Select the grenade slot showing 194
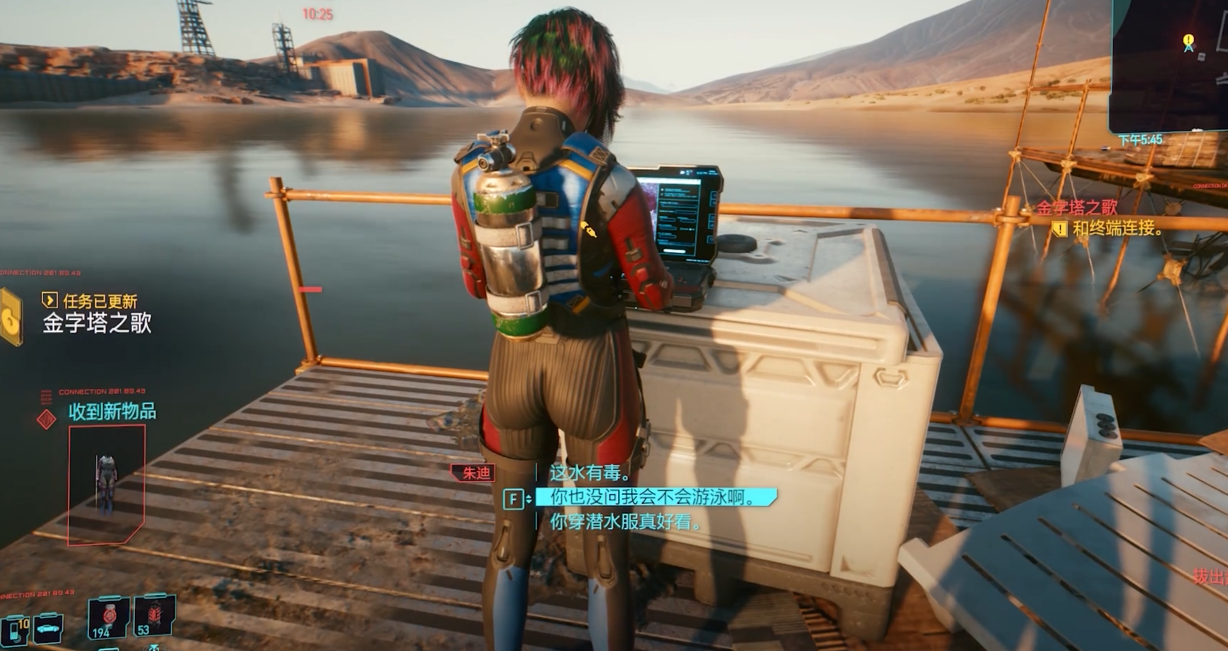1228x651 pixels. [x=108, y=617]
